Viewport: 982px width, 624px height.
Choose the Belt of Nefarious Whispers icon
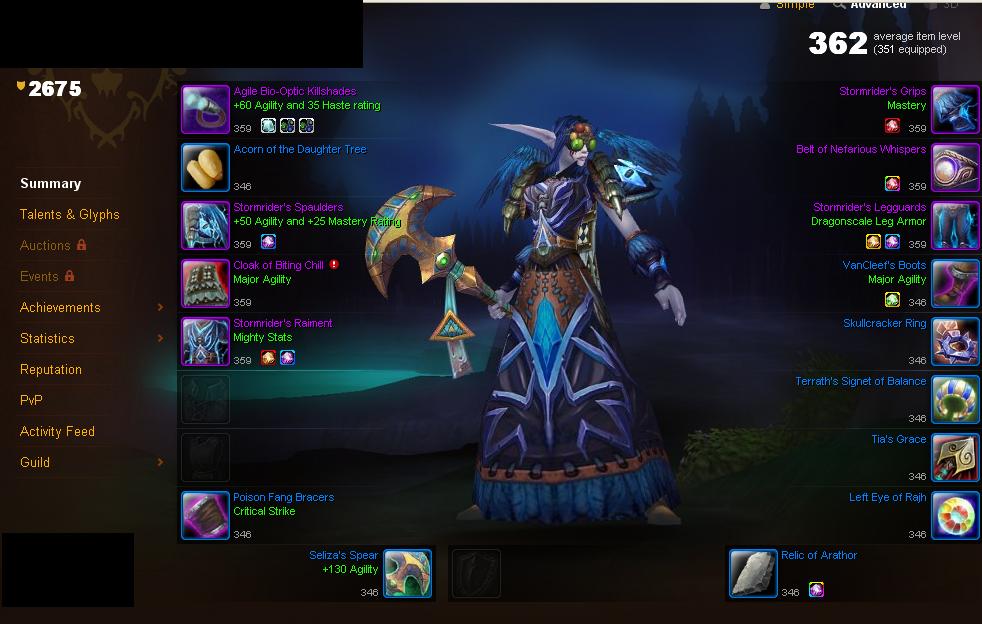coord(955,168)
